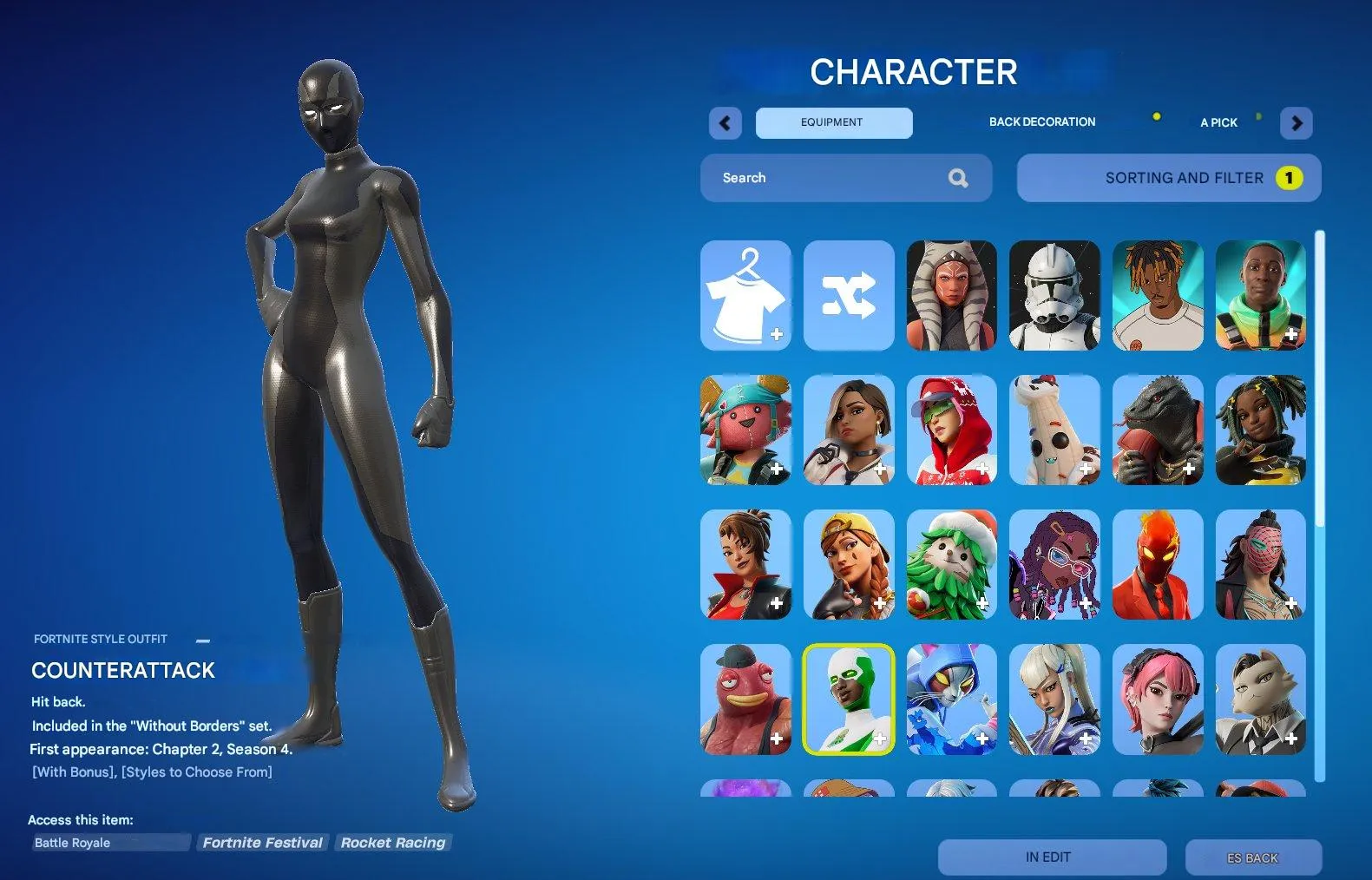Switch to the Back Decoration tab

[x=1041, y=121]
